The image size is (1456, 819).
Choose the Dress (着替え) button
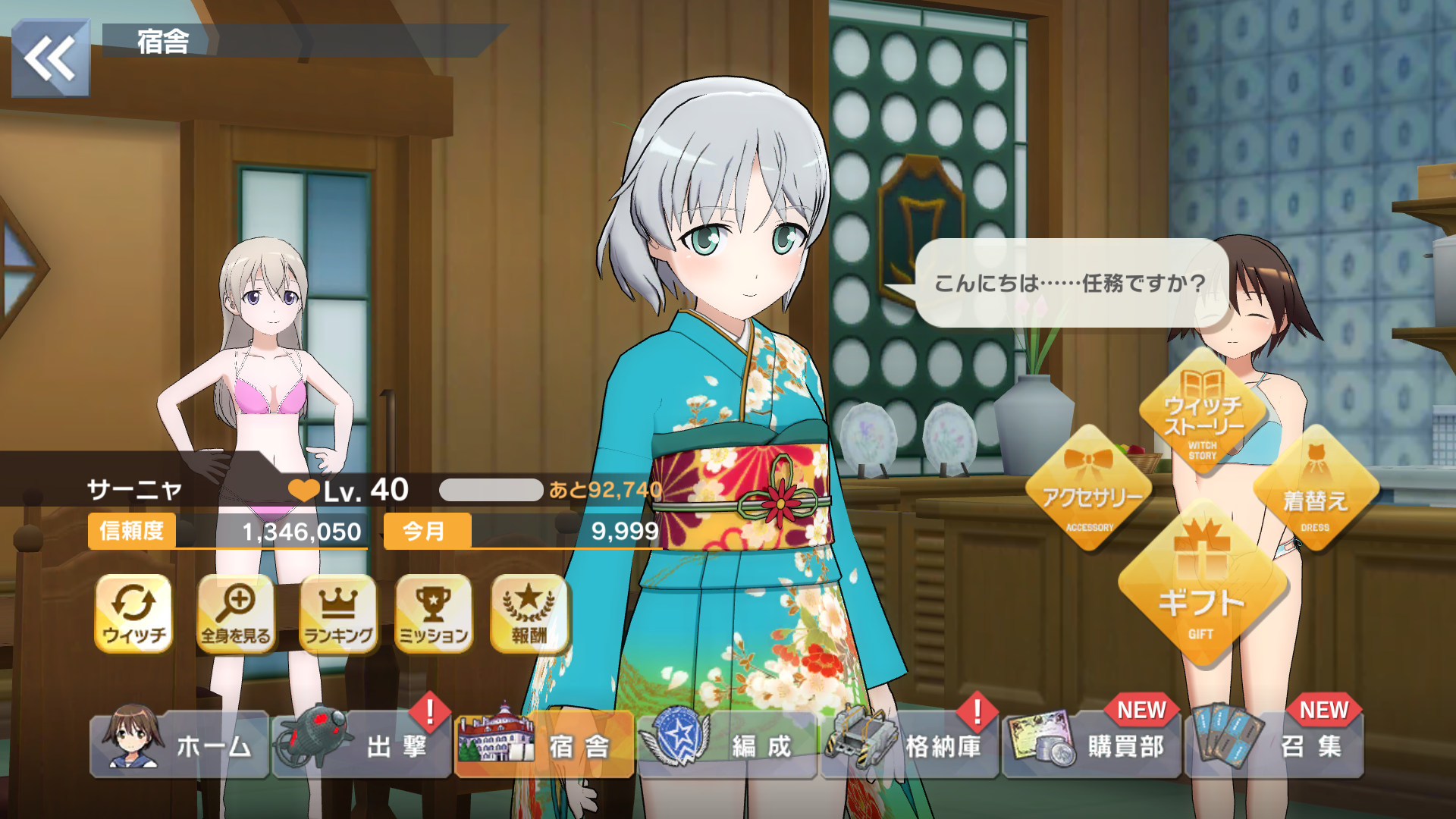point(1315,489)
